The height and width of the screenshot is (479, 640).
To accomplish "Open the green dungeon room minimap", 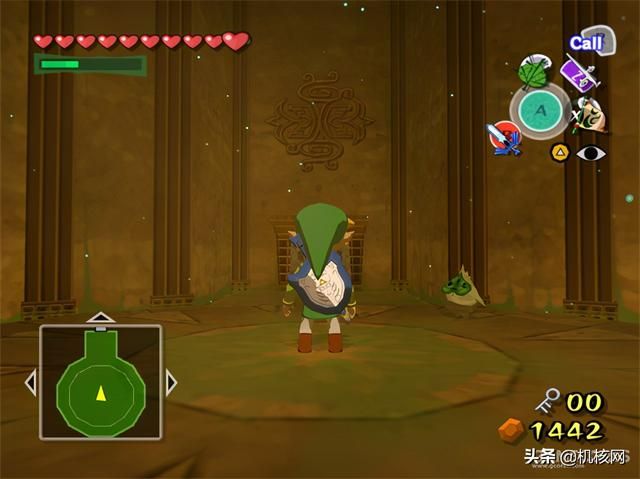I will click(100, 383).
